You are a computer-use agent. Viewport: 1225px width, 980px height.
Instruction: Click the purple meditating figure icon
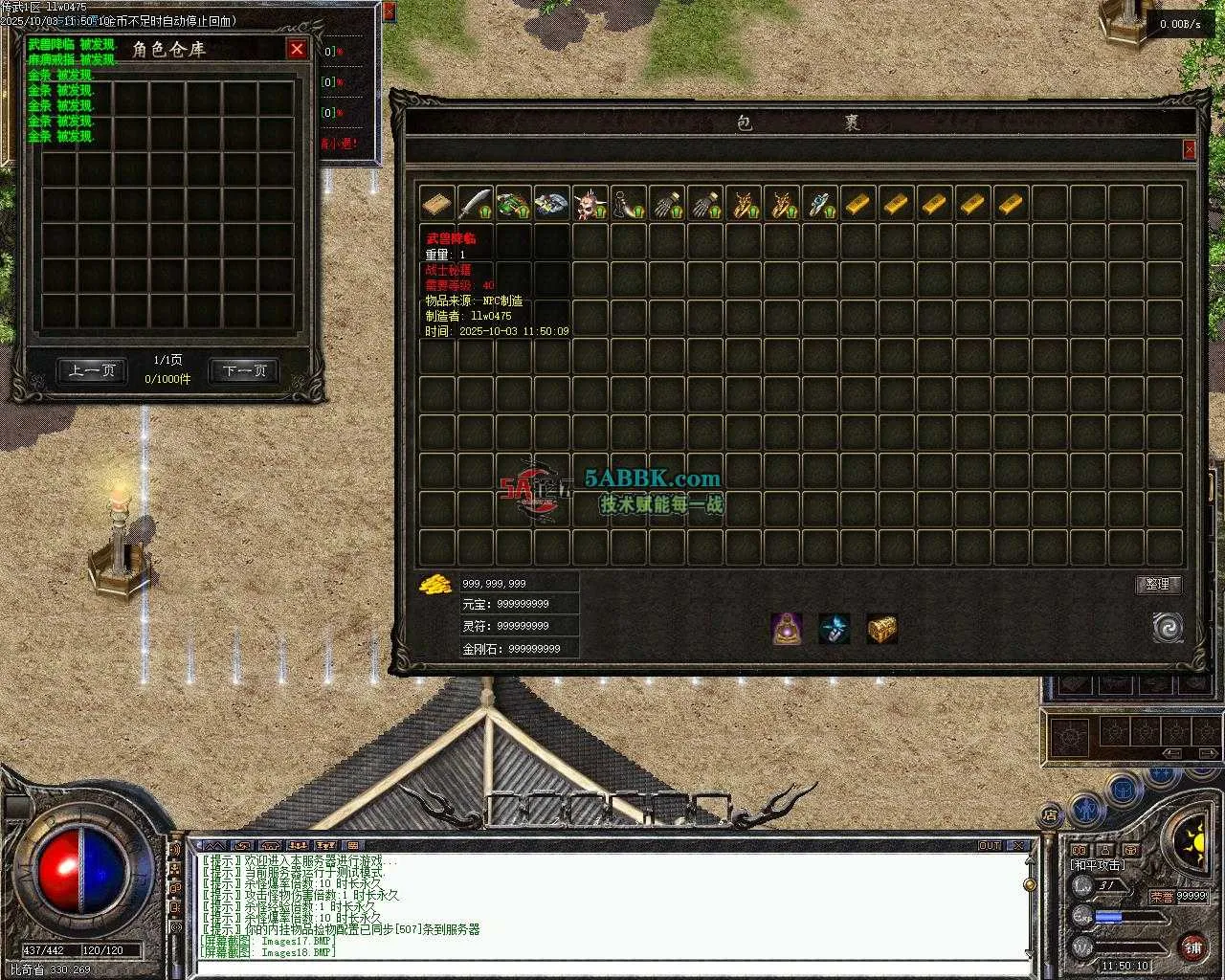point(787,629)
